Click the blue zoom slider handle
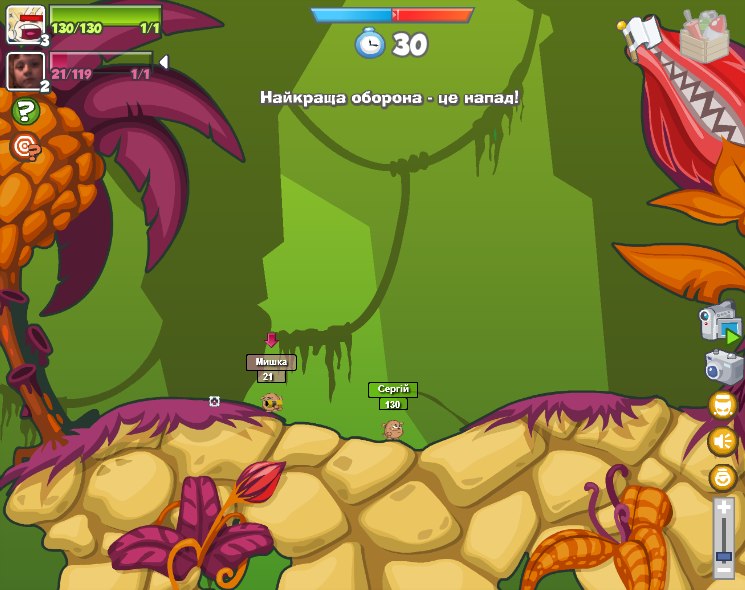The height and width of the screenshot is (590, 745). 723,554
